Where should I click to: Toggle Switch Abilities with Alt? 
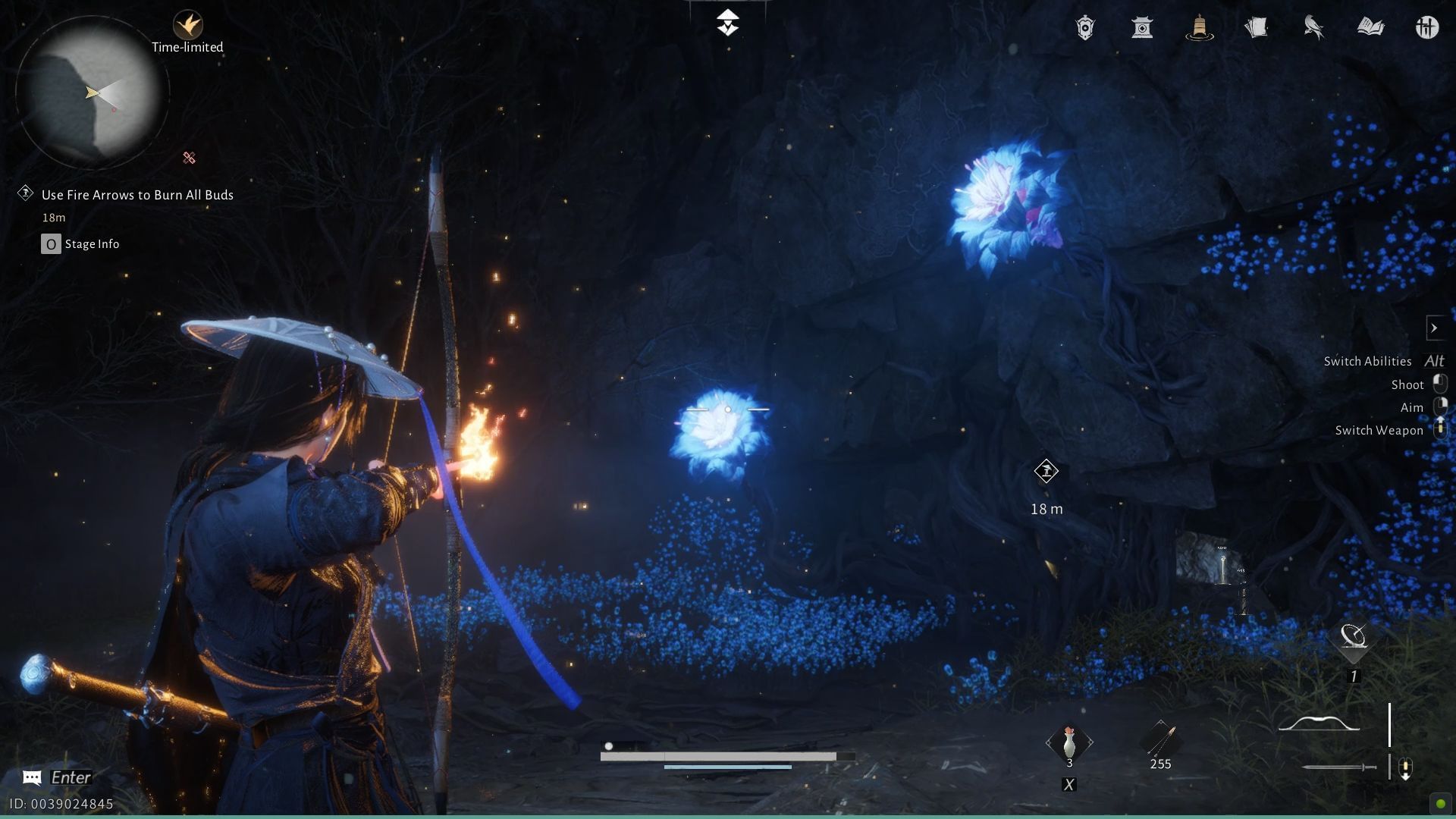(x=1436, y=361)
